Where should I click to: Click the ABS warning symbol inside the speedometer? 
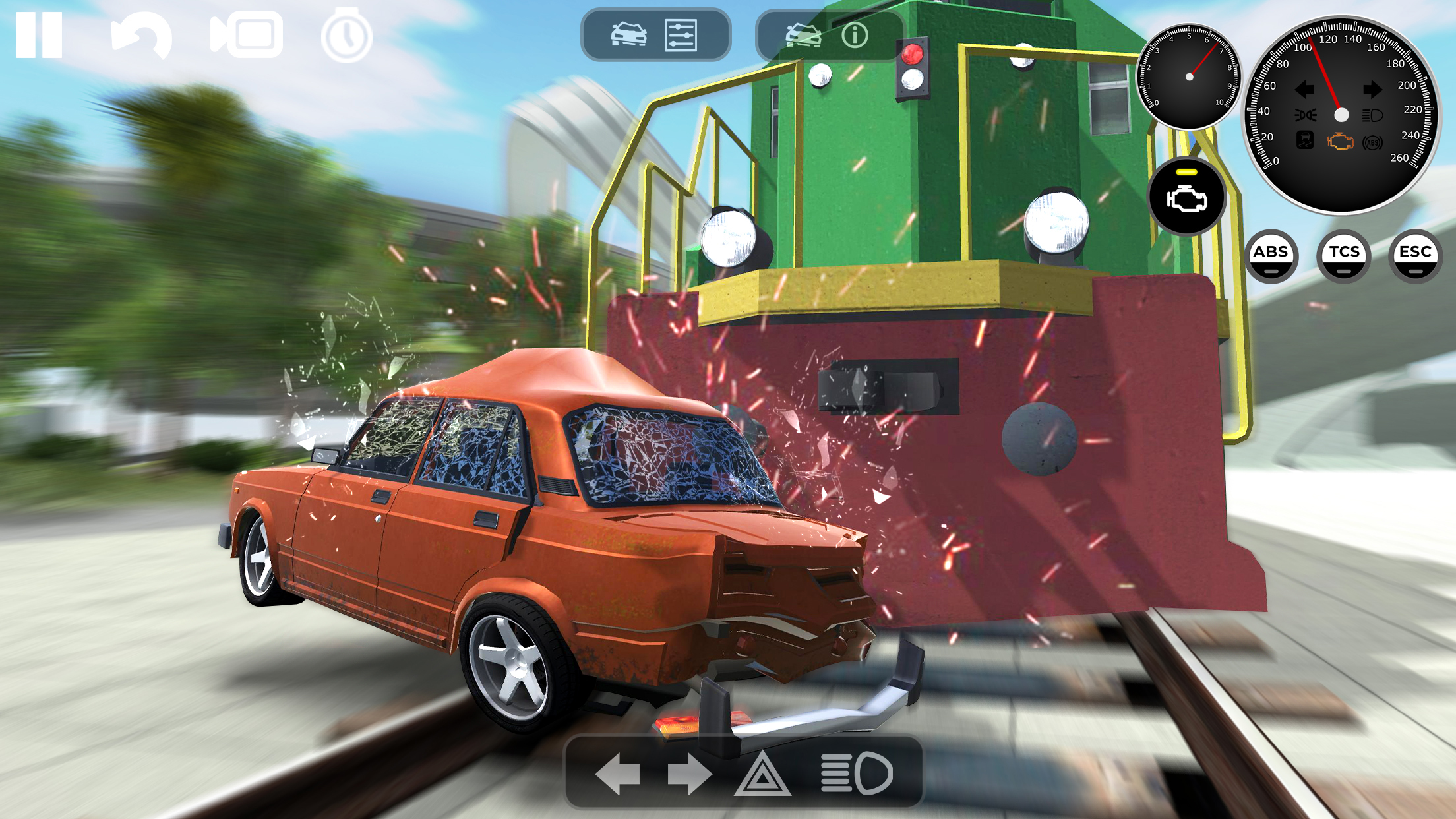pyautogui.click(x=1373, y=142)
